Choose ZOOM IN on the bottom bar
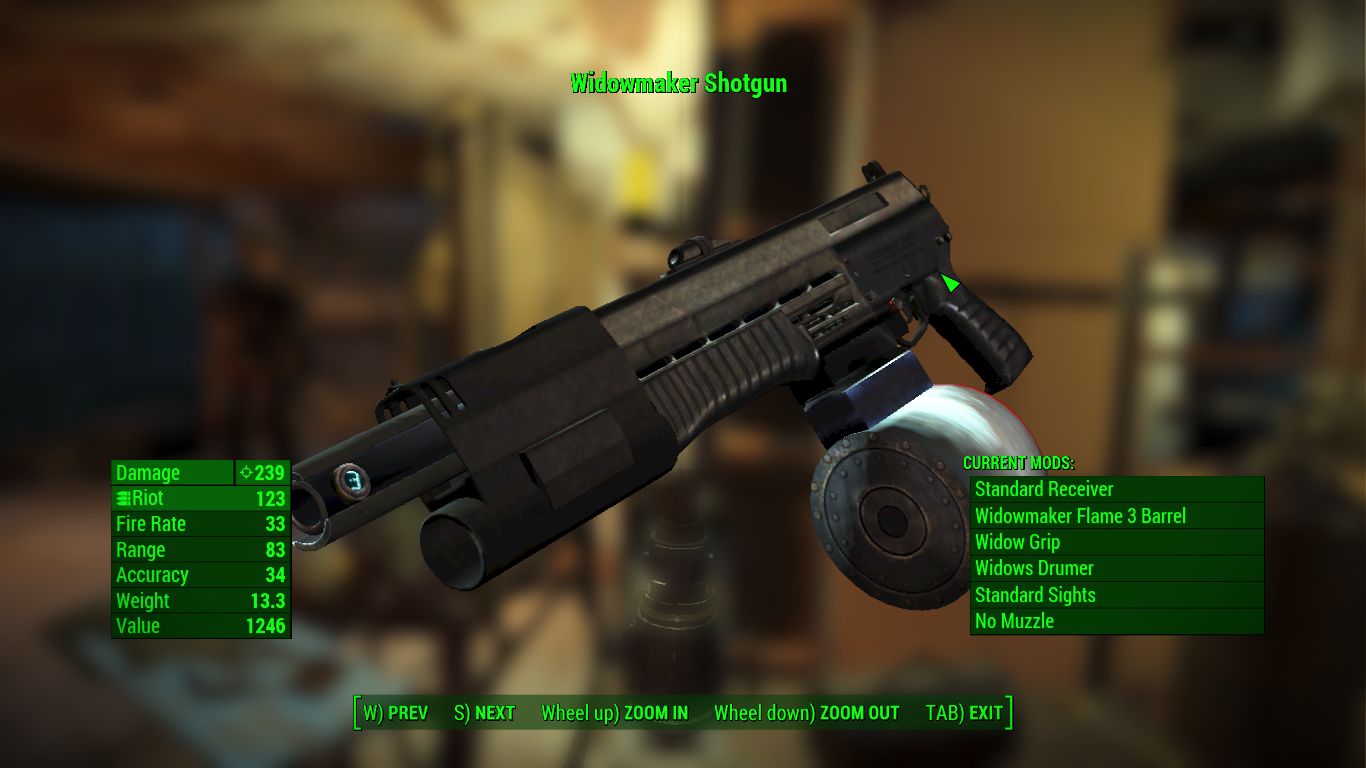Screen dimensions: 1366x768 click(614, 713)
